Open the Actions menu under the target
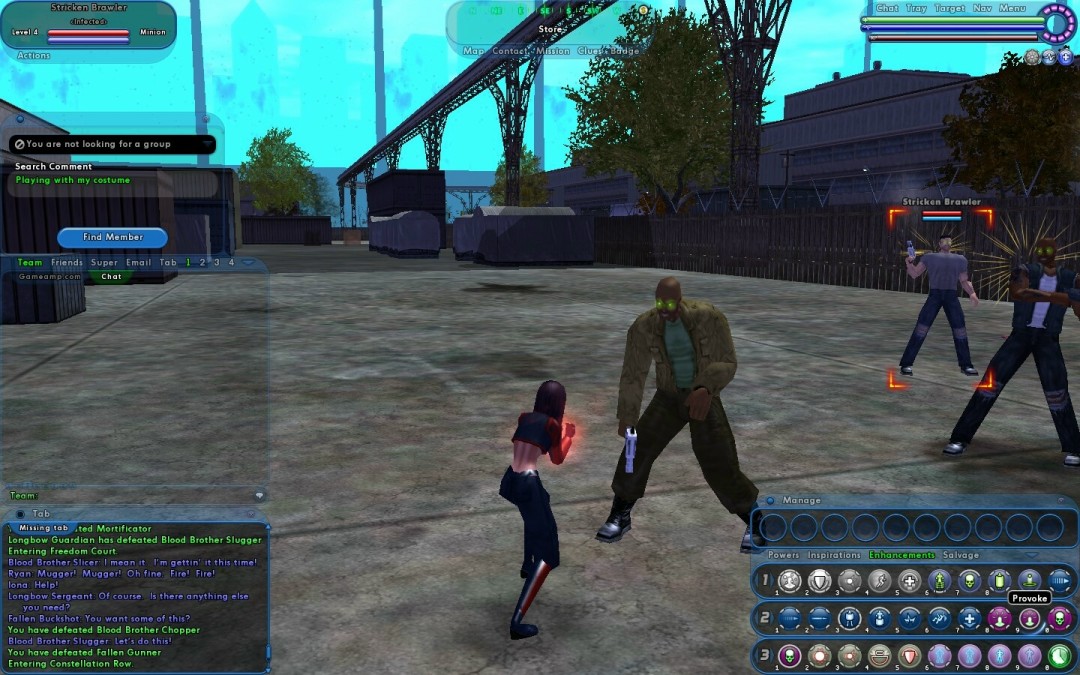 (34, 56)
